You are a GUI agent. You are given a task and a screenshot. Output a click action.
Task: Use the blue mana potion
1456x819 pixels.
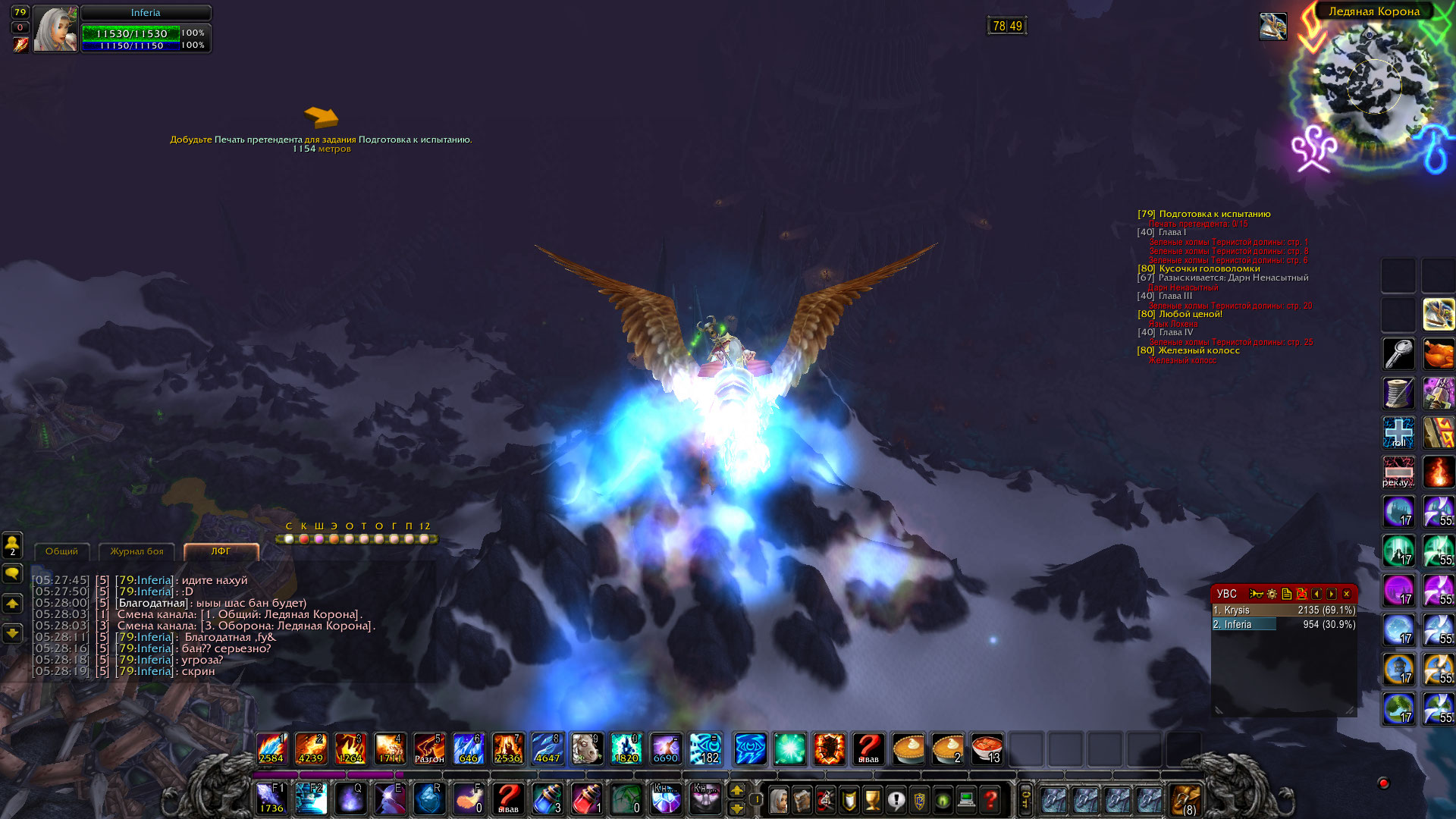pyautogui.click(x=548, y=799)
